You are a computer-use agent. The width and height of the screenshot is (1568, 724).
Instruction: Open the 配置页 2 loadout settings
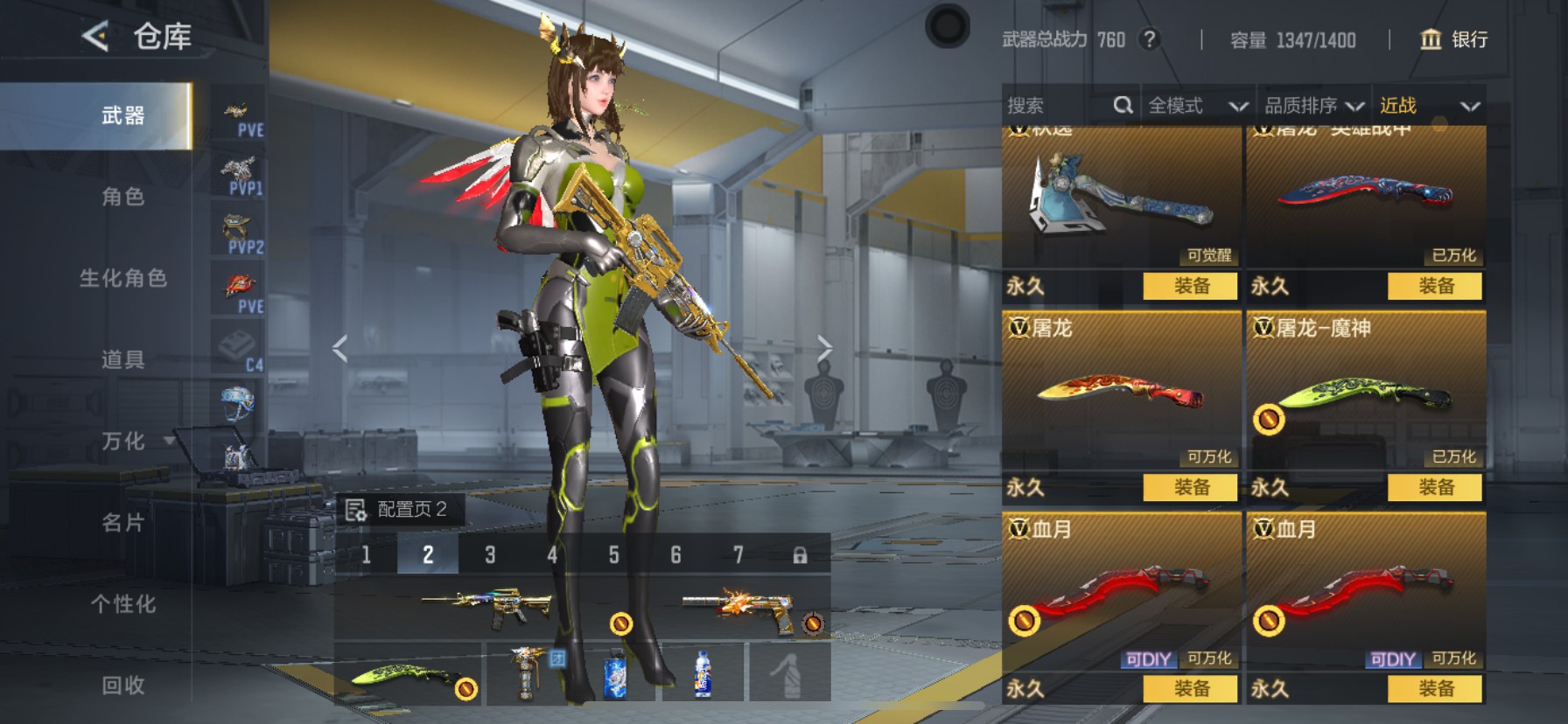398,510
